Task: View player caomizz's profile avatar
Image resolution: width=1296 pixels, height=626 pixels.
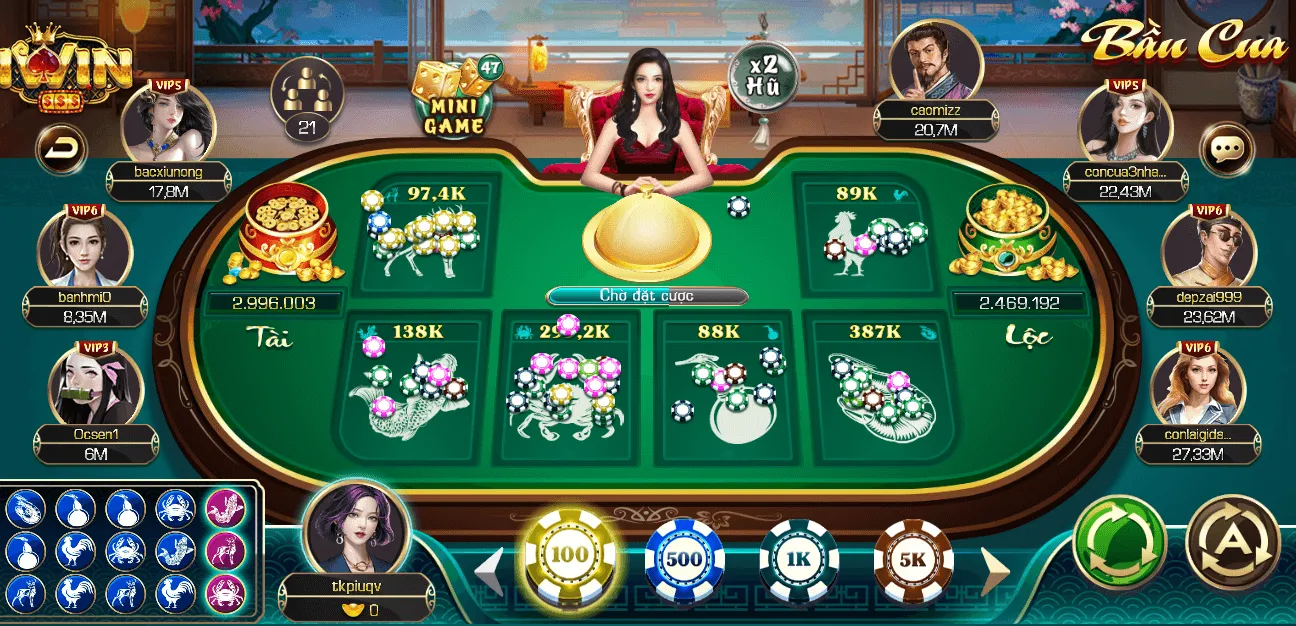Action: point(935,62)
